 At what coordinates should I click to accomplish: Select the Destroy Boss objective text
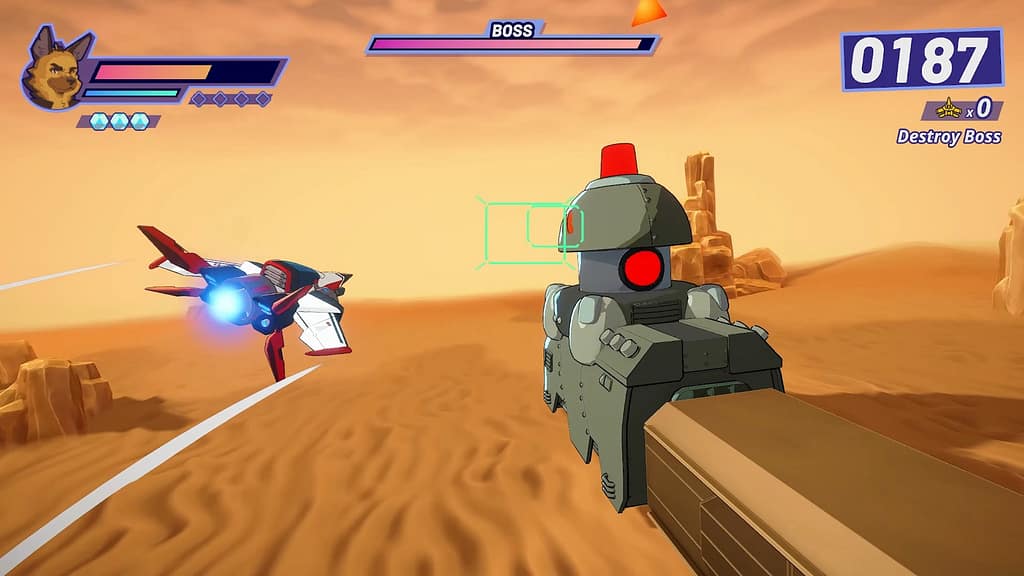click(948, 137)
